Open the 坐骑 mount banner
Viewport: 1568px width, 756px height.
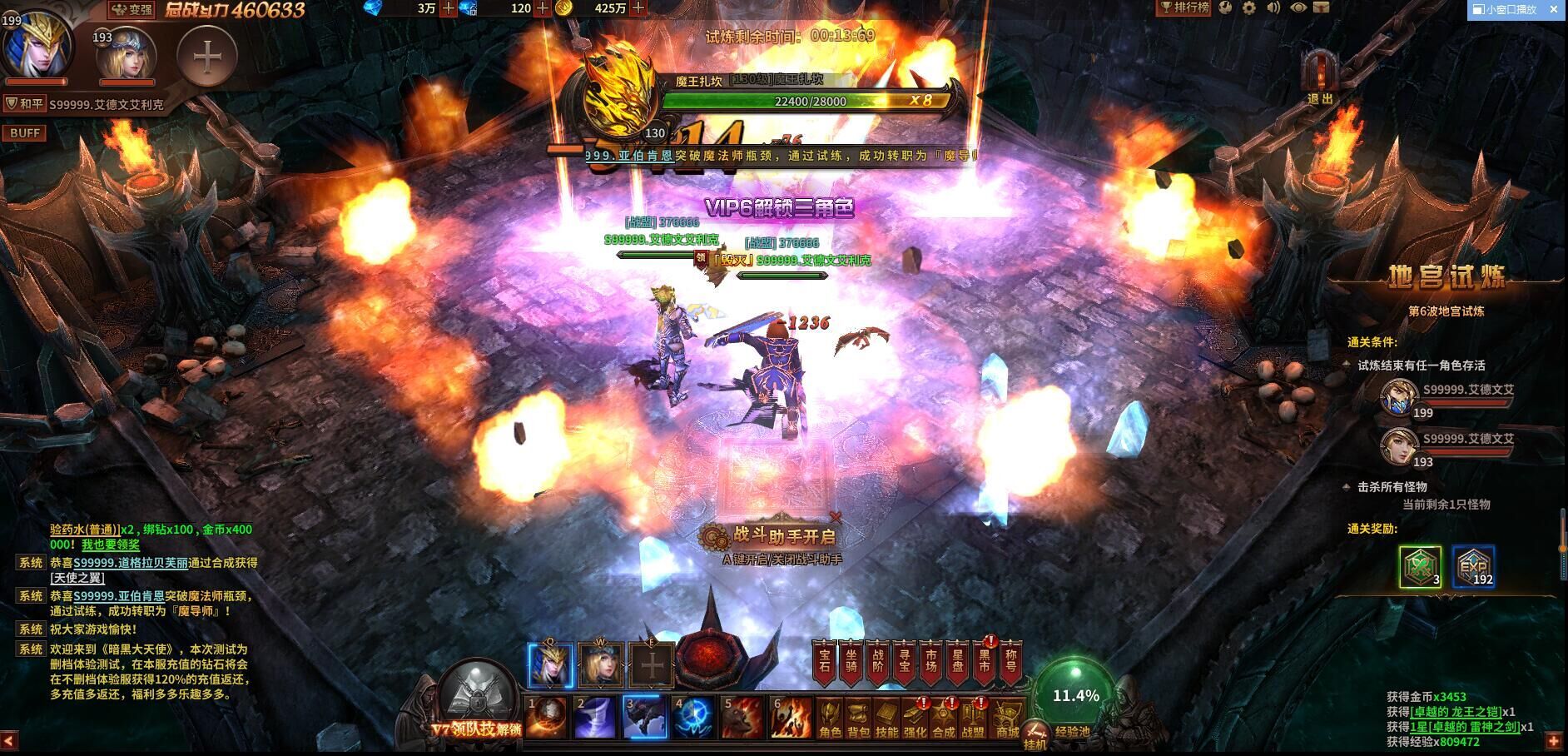coord(850,662)
